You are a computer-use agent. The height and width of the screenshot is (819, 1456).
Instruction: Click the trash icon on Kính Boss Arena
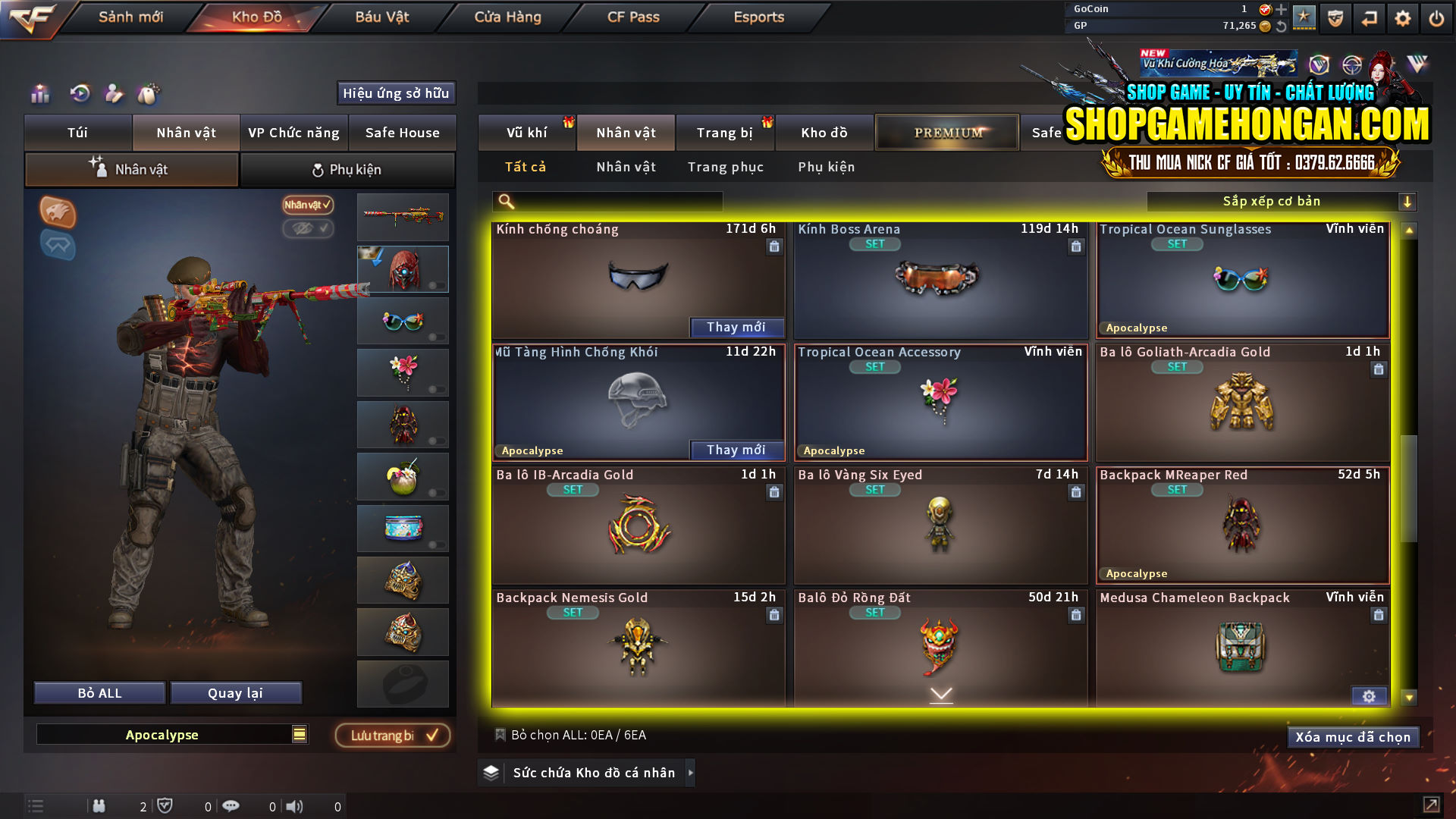[1076, 246]
